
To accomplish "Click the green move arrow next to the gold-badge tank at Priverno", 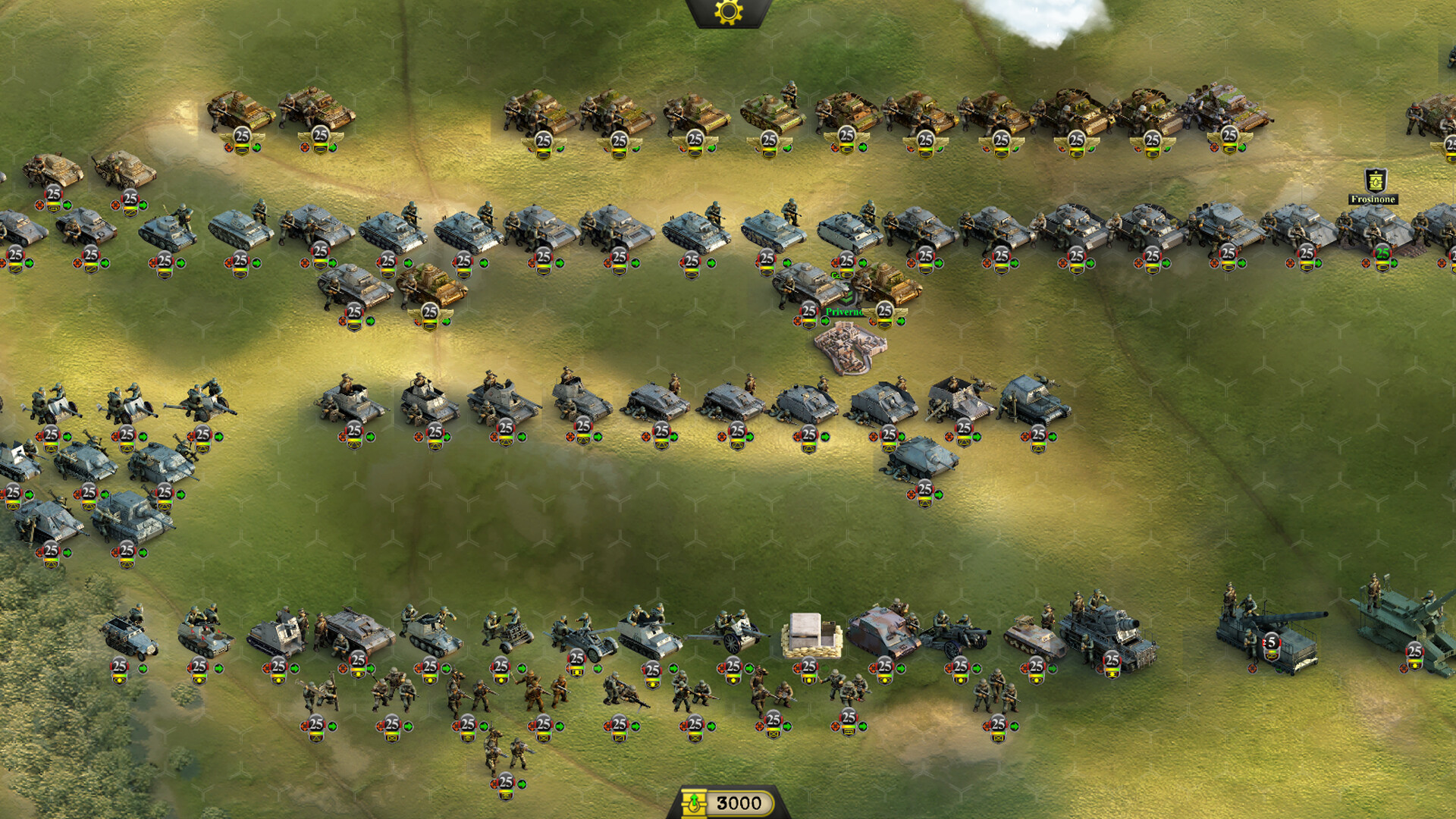I will pos(903,322).
